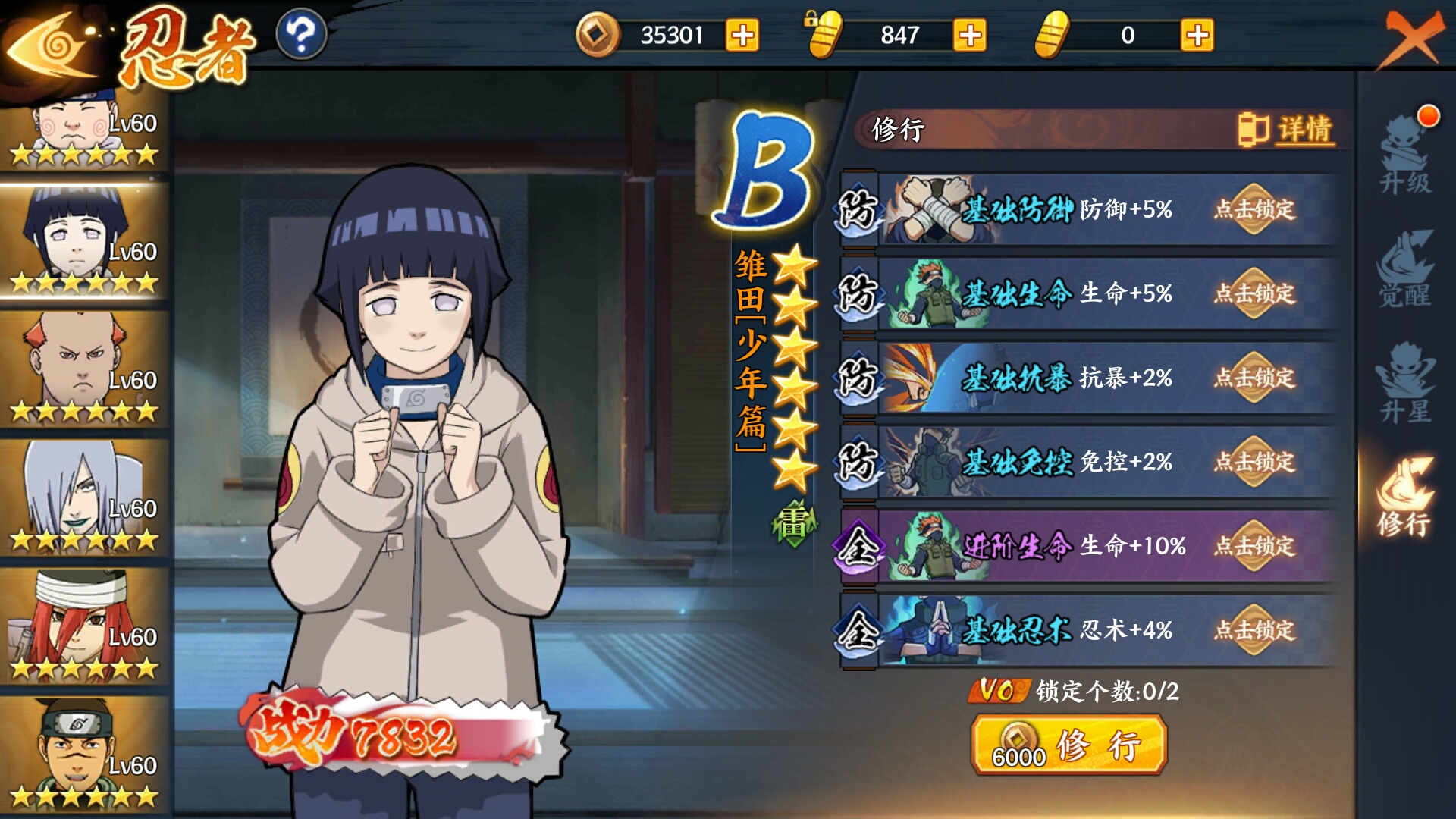Lock the 生命+10% training attribute
Screen dimensions: 1456x819
pos(1254,546)
